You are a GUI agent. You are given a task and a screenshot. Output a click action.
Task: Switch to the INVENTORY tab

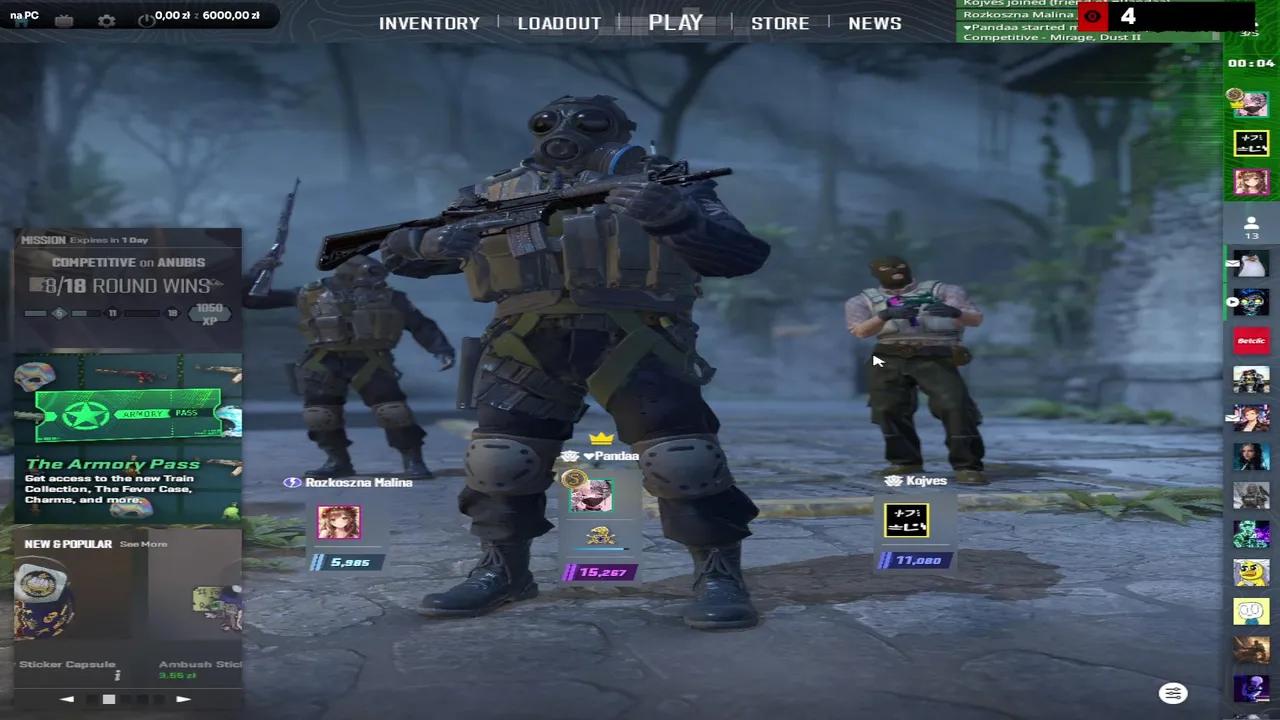click(429, 22)
